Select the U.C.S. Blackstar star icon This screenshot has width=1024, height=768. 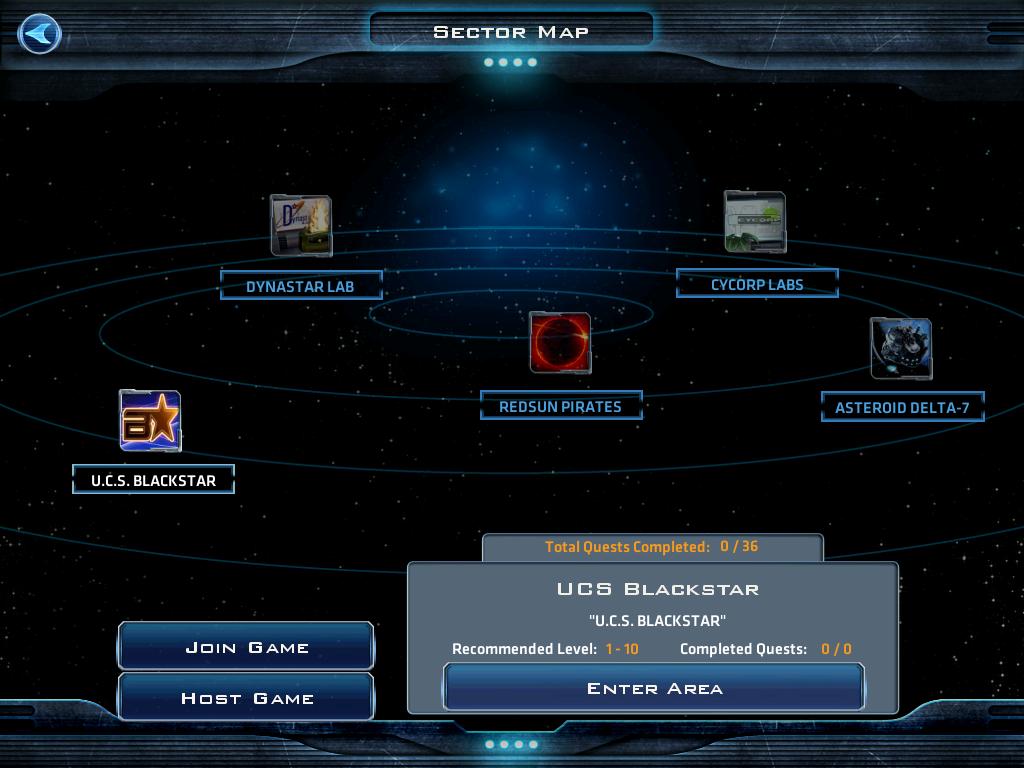point(150,421)
